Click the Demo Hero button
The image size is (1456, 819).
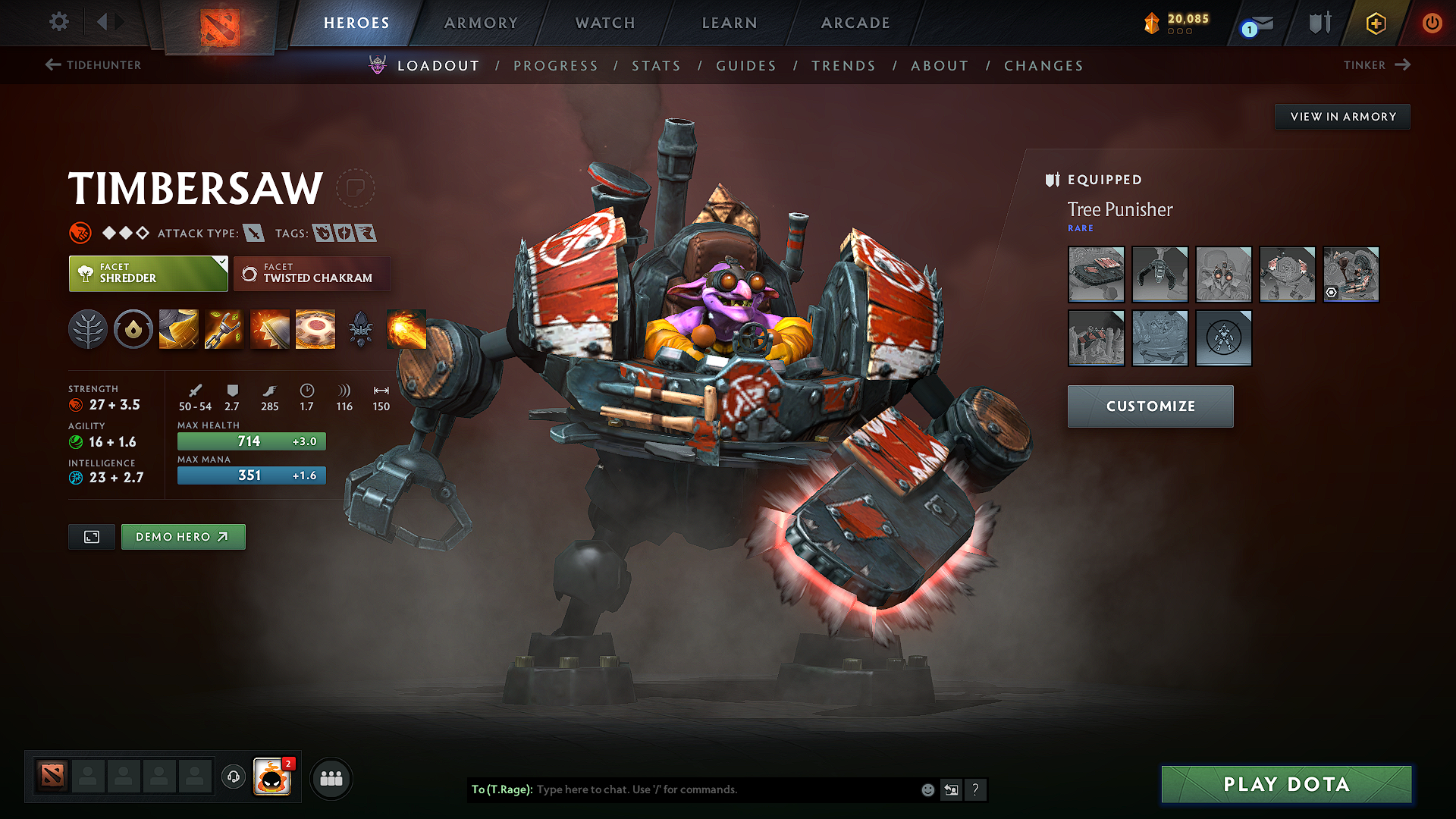183,536
